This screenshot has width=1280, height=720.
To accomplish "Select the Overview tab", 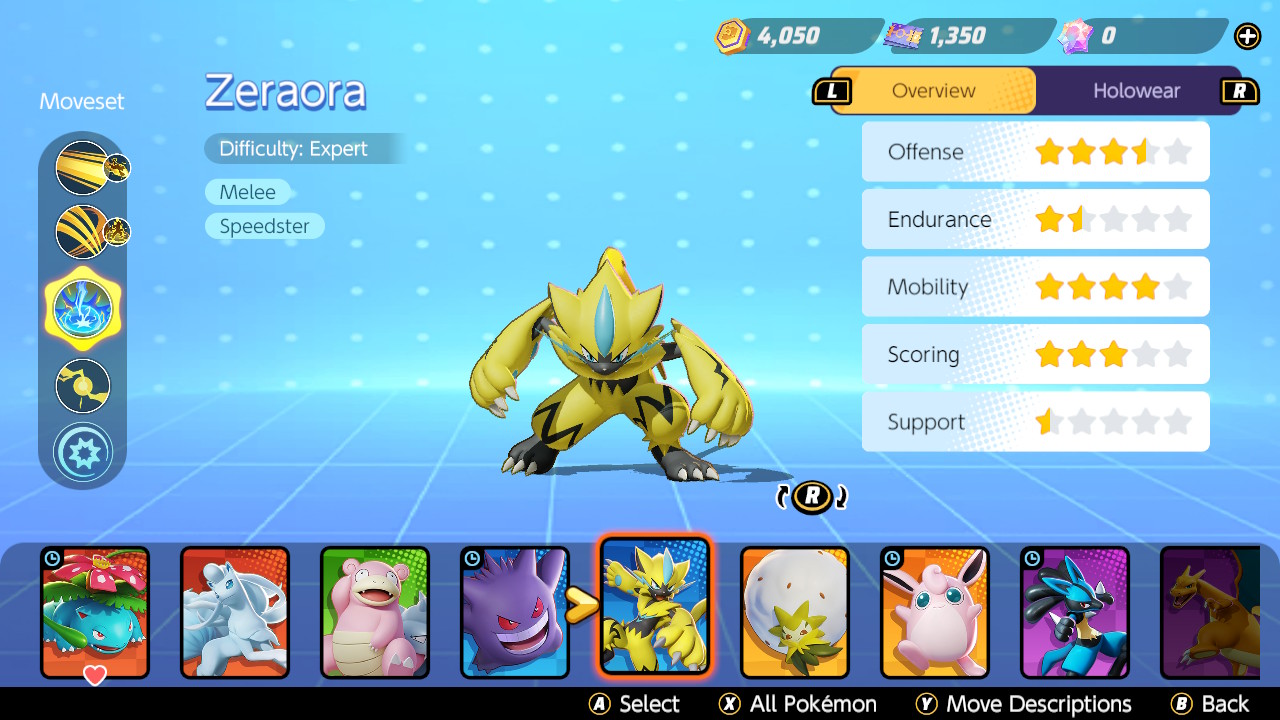I will (933, 91).
